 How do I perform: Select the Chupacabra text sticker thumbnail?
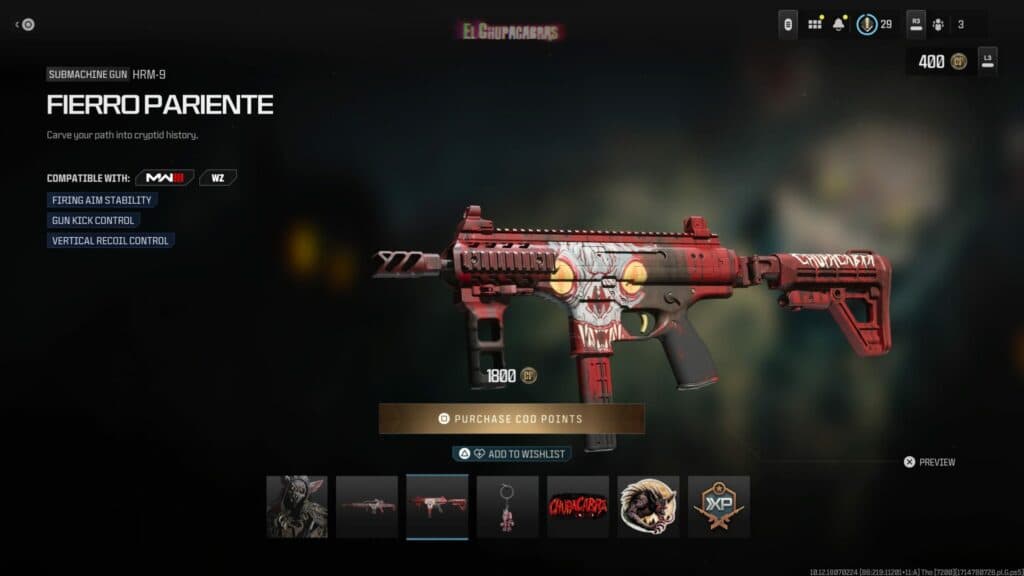point(578,507)
